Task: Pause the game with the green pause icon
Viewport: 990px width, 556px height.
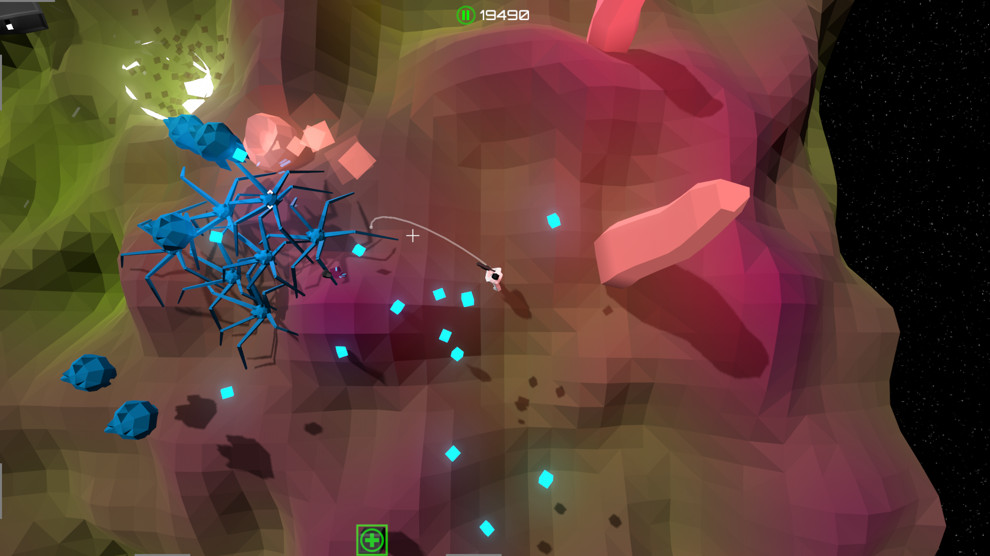Action: point(465,15)
